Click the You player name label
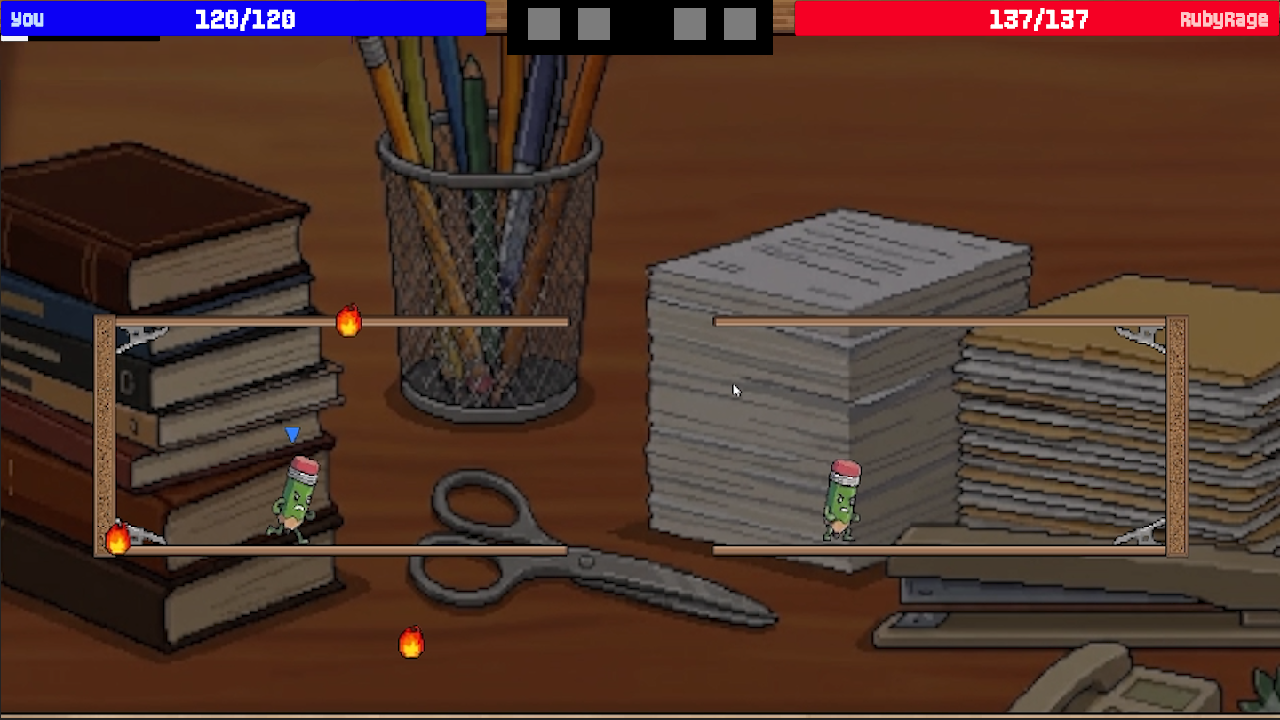Image resolution: width=1280 pixels, height=720 pixels. tap(25, 18)
